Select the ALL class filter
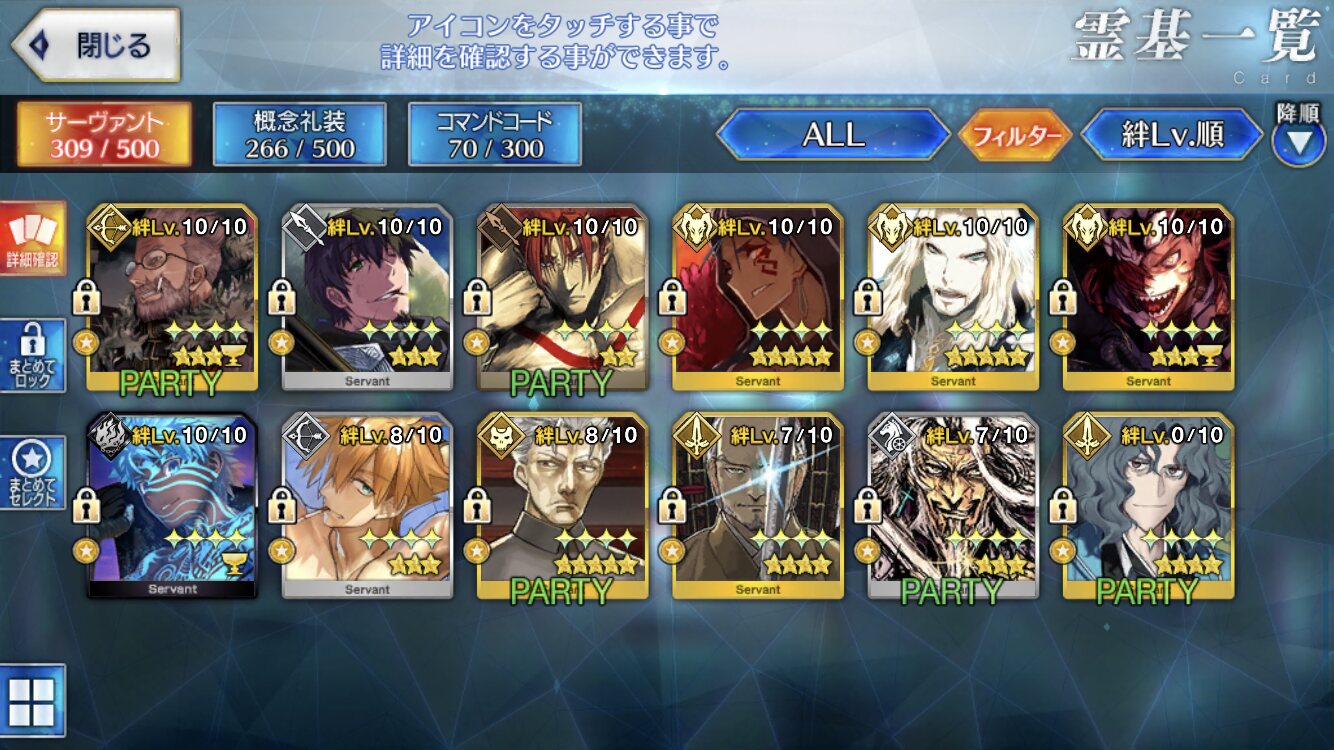Image resolution: width=1334 pixels, height=750 pixels. [x=833, y=135]
